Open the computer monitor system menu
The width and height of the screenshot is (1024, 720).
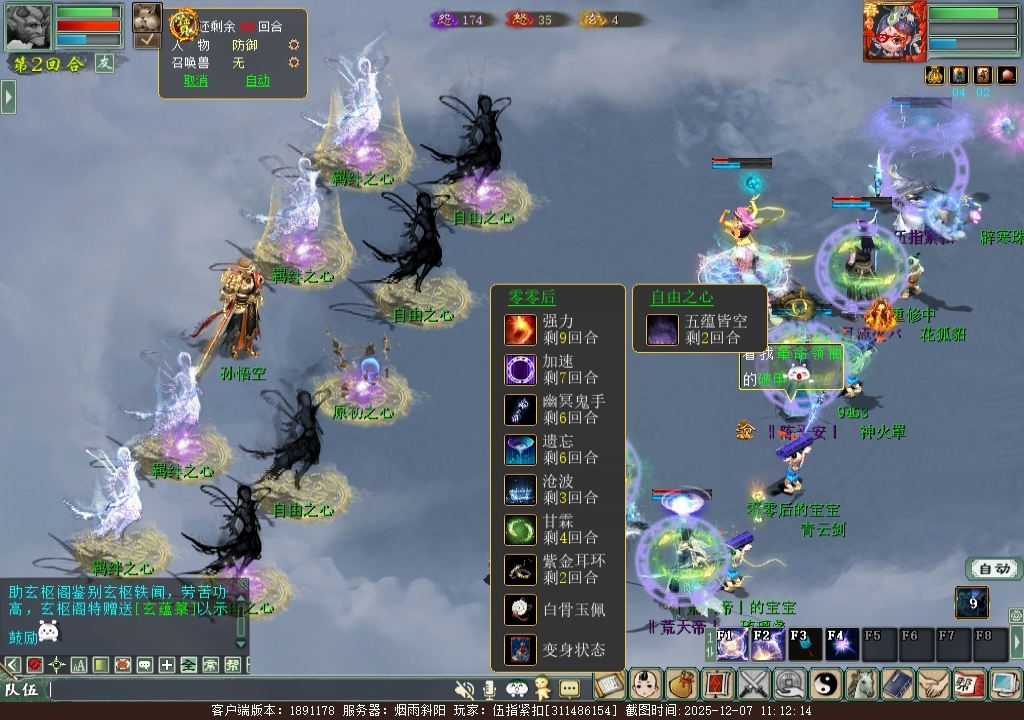click(x=1004, y=685)
